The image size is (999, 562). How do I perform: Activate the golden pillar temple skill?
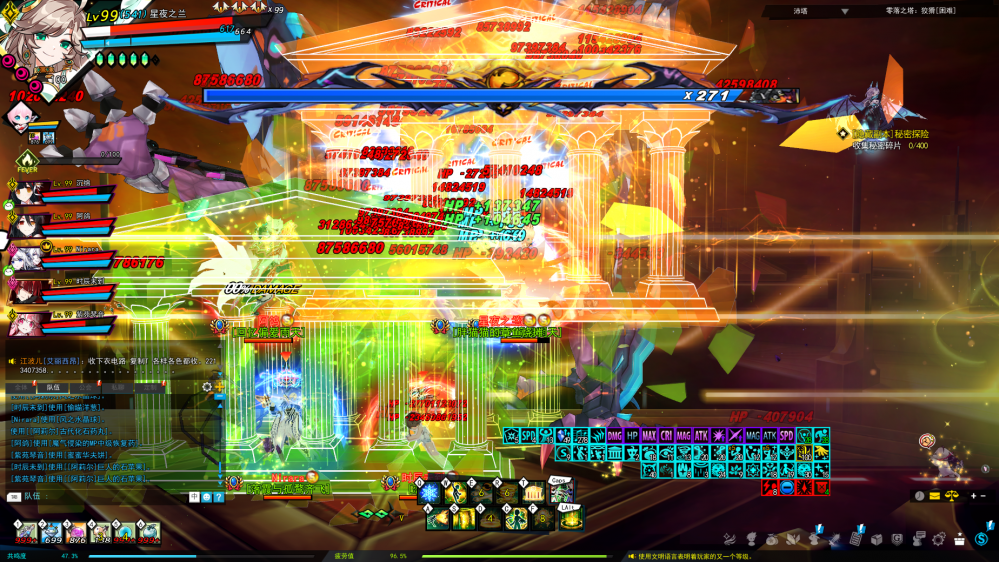point(533,493)
